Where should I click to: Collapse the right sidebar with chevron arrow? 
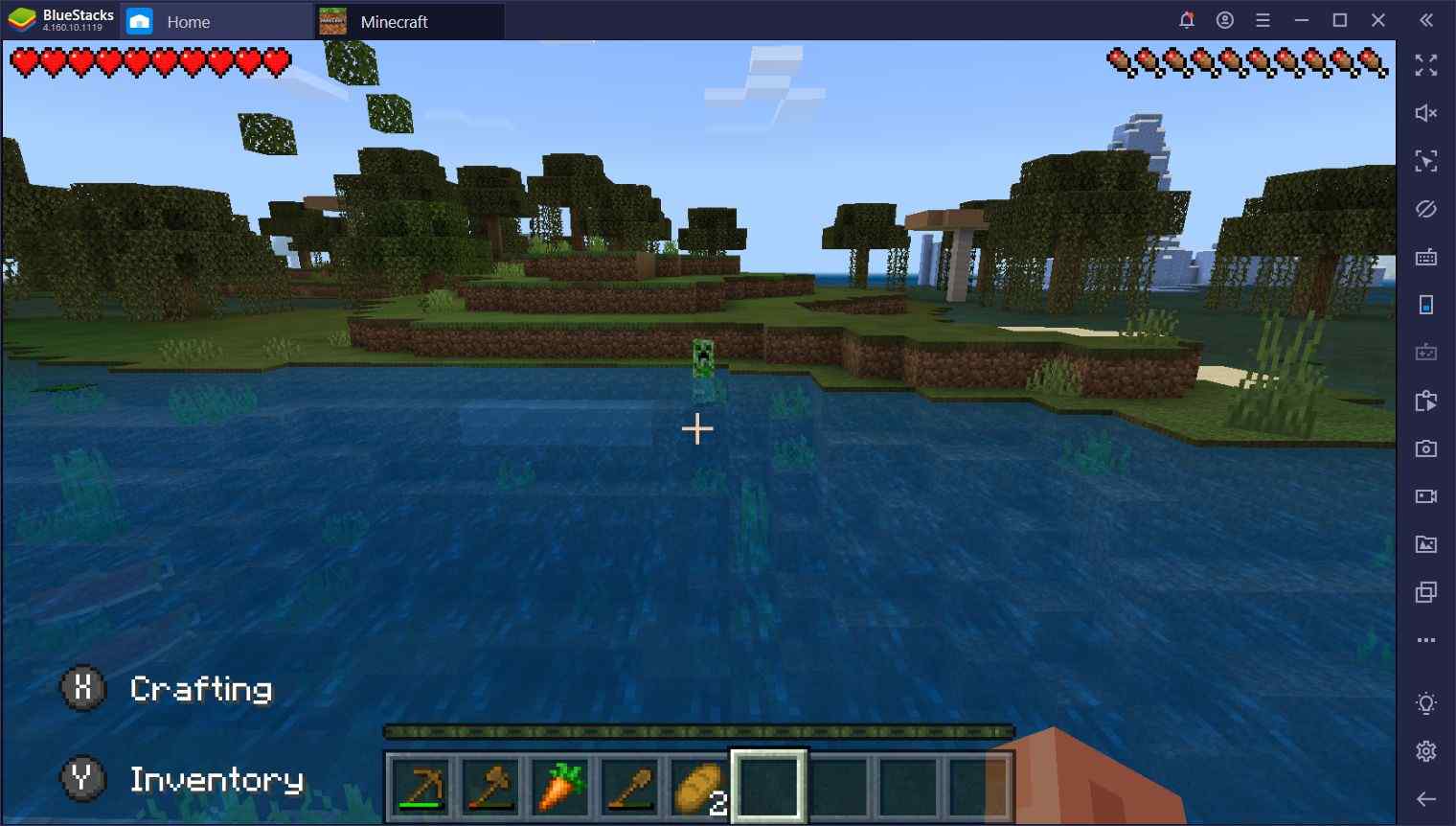(x=1426, y=19)
